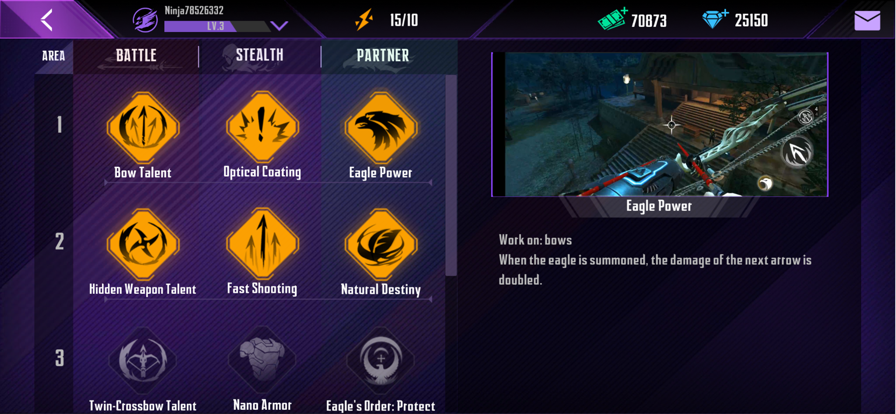Click the Eagle Power preview image
896x414 pixels.
[660, 124]
